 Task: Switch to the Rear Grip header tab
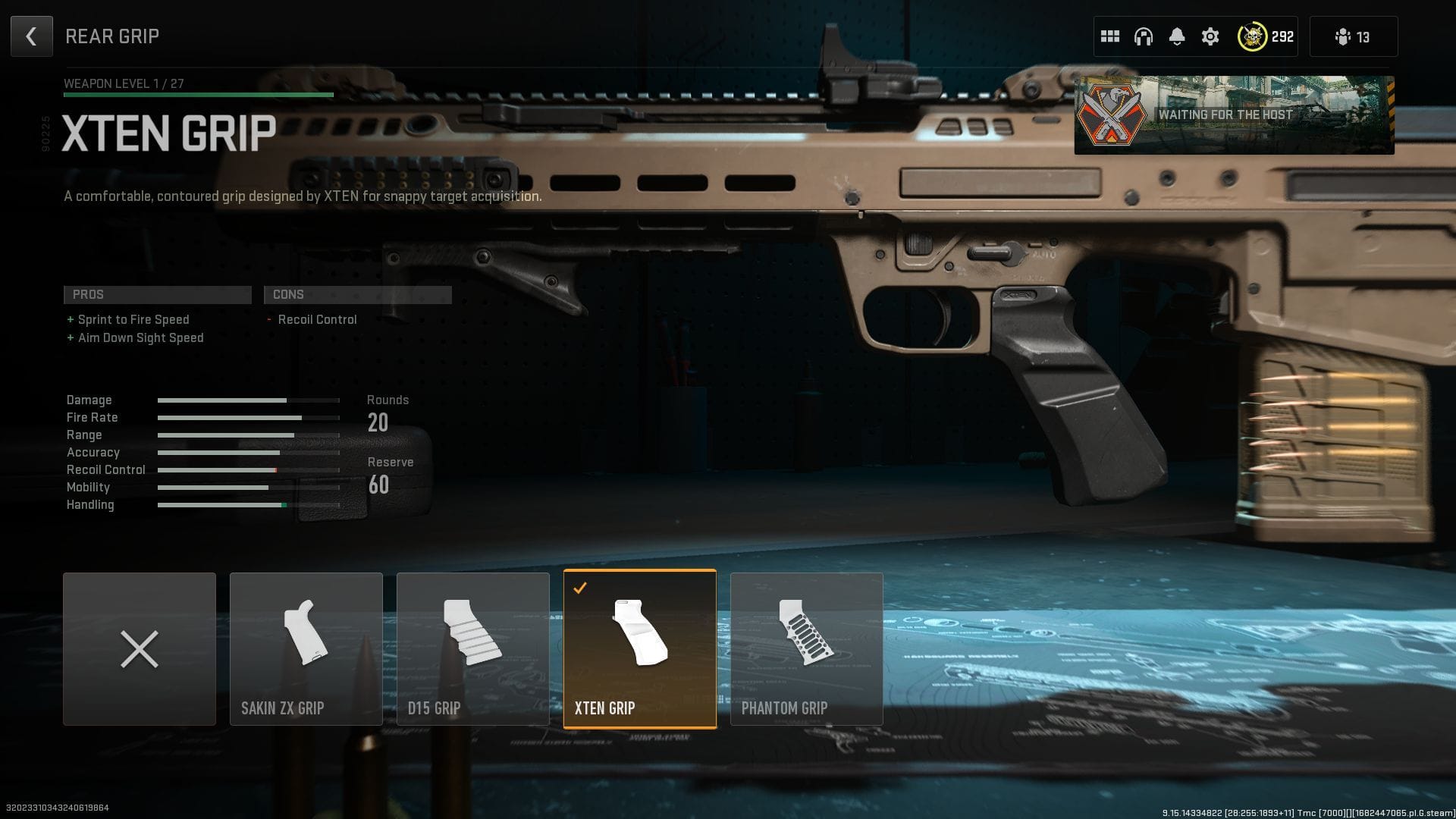tap(112, 36)
